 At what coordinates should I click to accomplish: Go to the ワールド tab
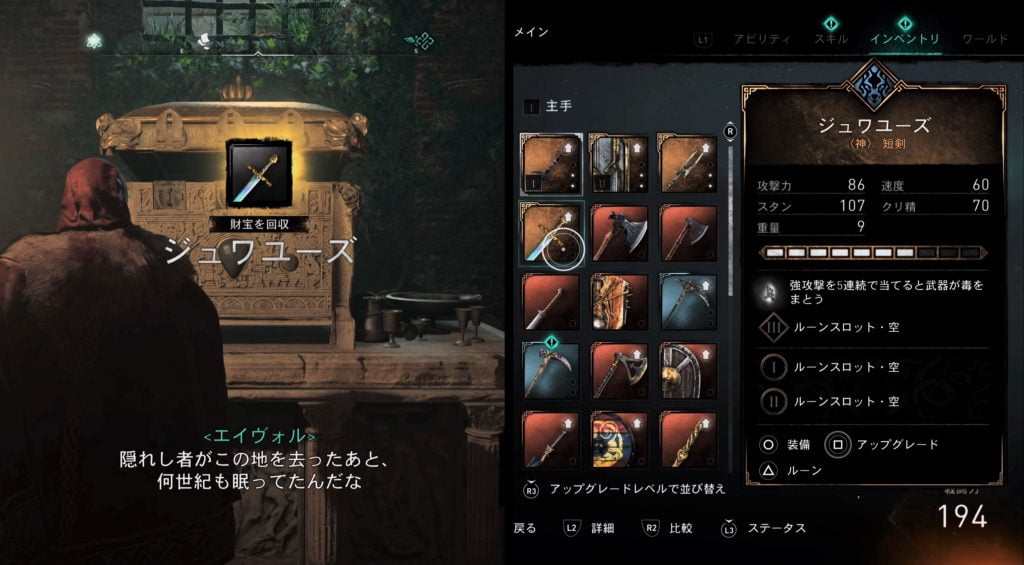click(984, 39)
